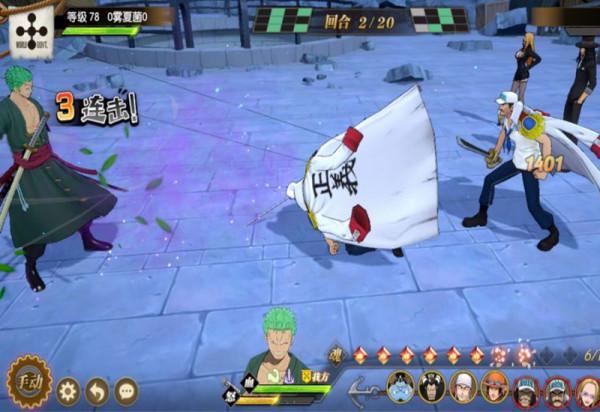The width and height of the screenshot is (600, 412).
Task: Select the Jinbe portrait in turn order
Action: (399, 388)
